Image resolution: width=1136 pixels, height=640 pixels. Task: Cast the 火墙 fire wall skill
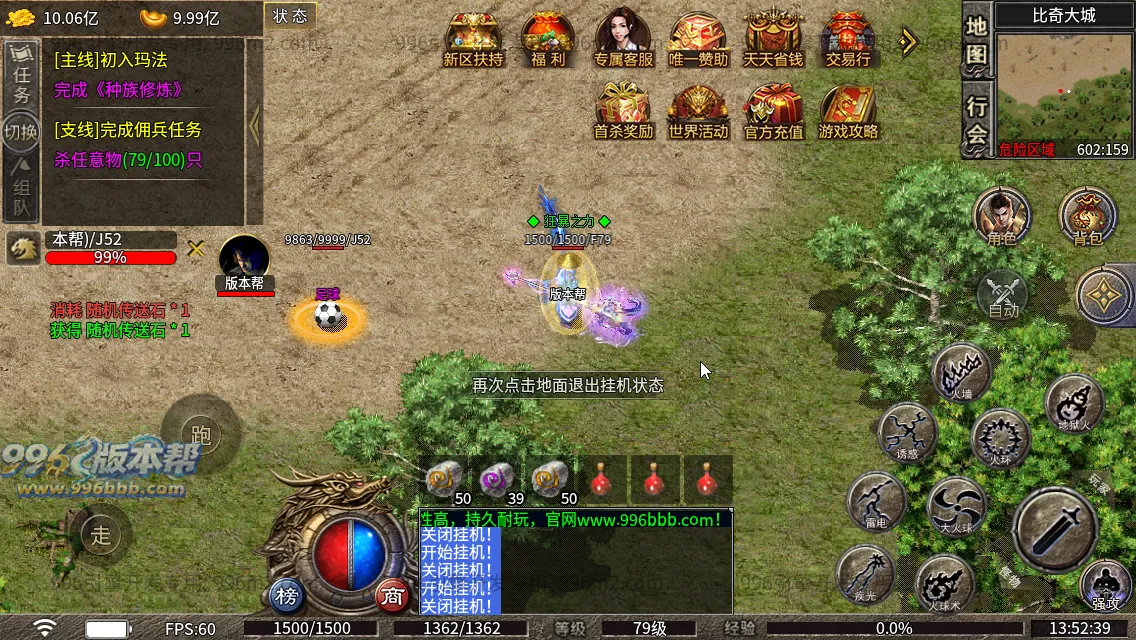click(x=961, y=372)
